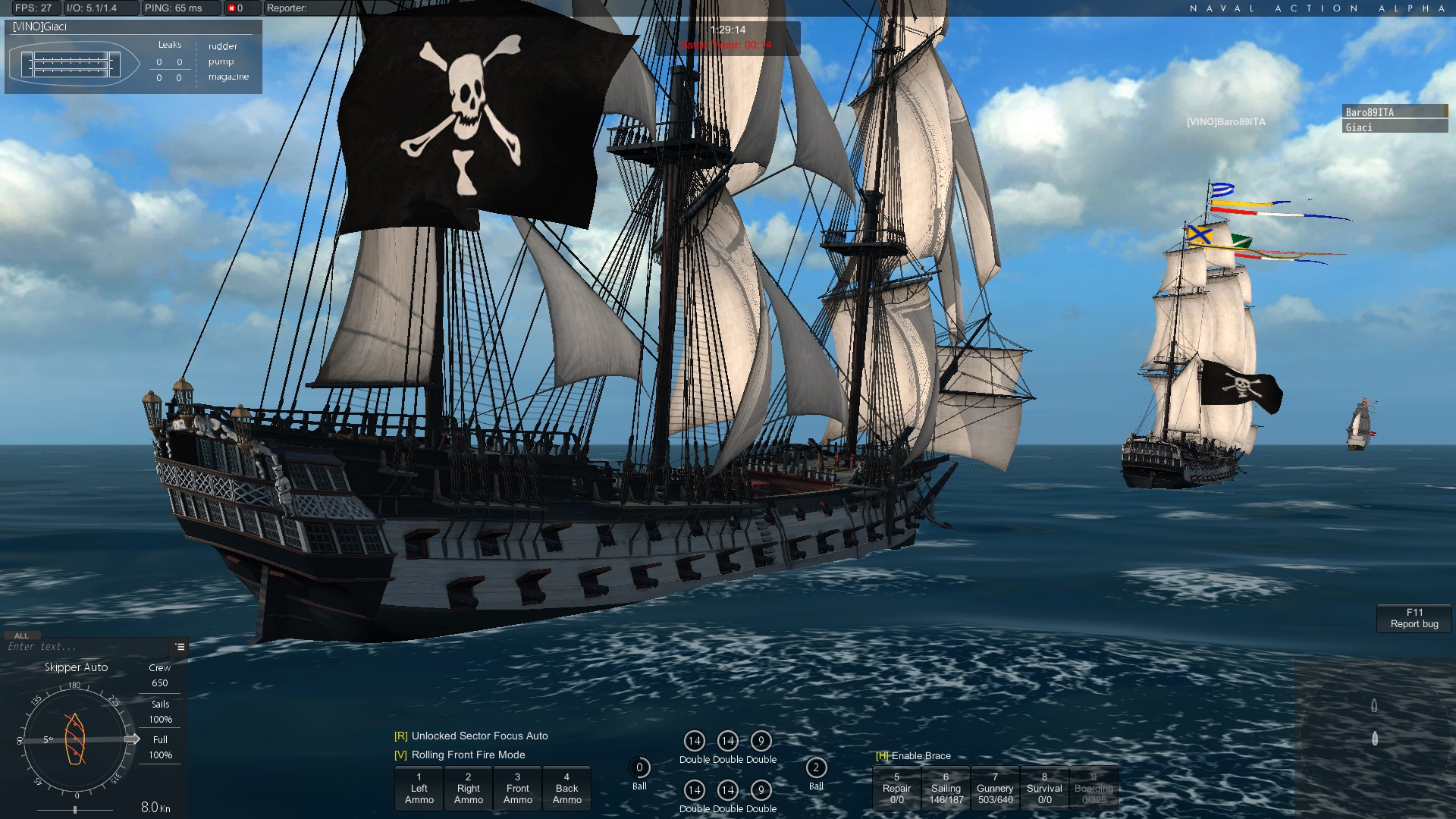Select the Repair crew focus icon
The width and height of the screenshot is (1456, 819).
(896, 789)
